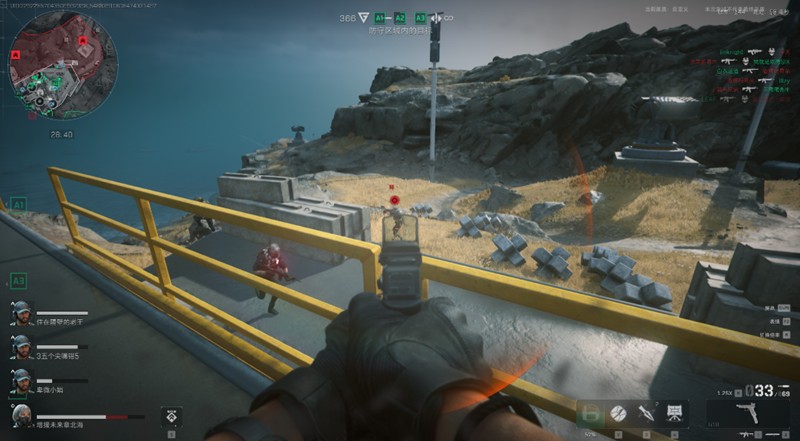
Task: Select the green armor vest slot
Action: click(x=591, y=412)
